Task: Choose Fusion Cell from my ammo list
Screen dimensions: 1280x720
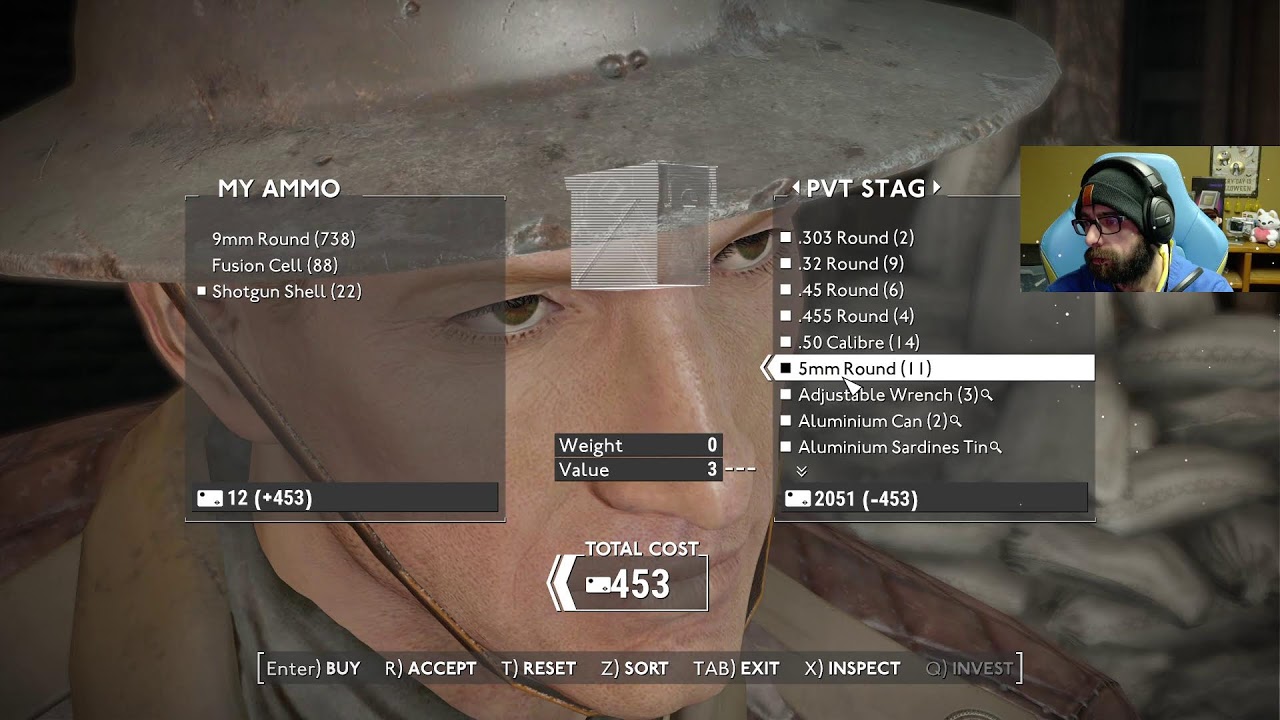Action: tap(274, 265)
